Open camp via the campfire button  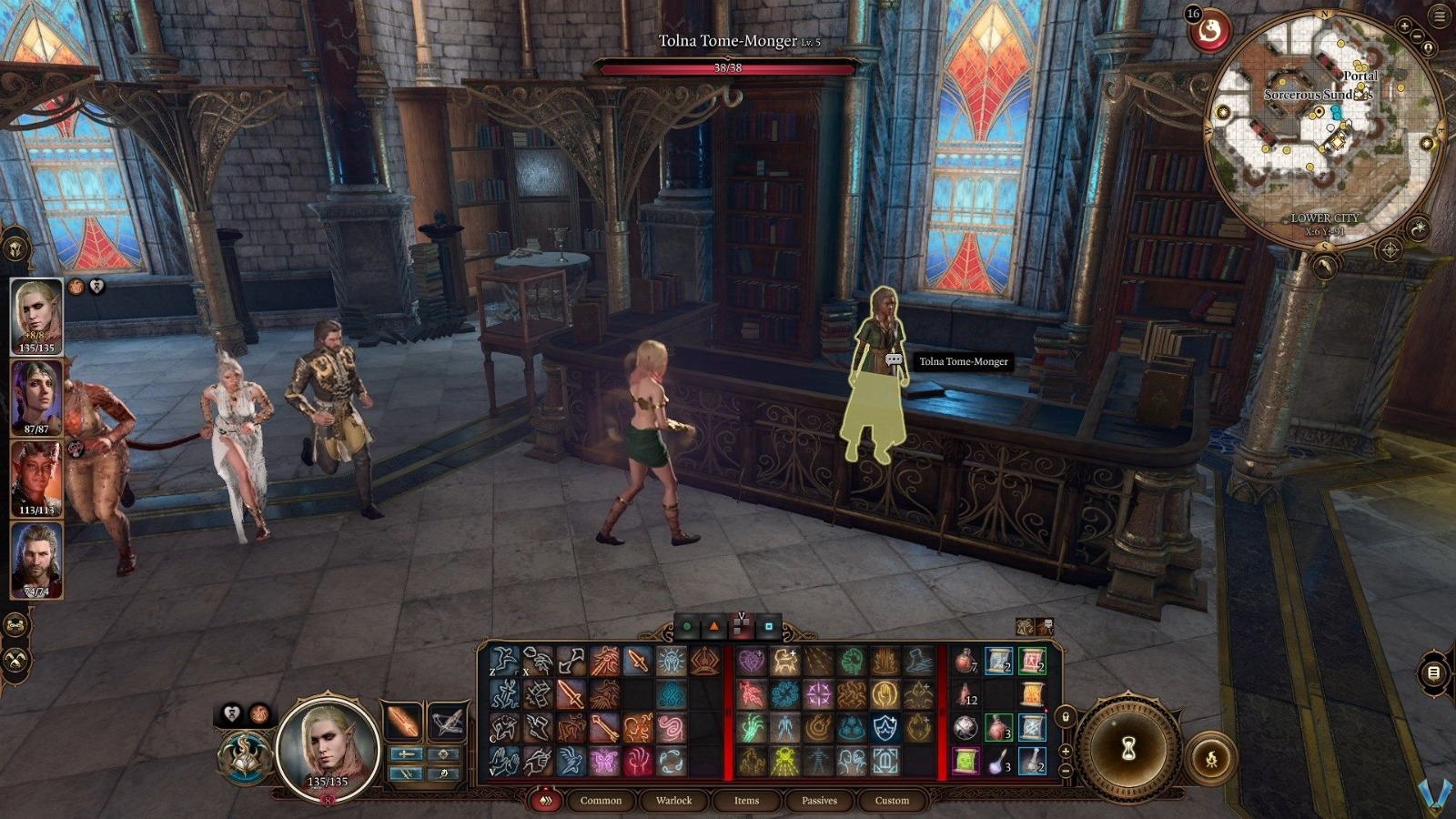point(1212,756)
